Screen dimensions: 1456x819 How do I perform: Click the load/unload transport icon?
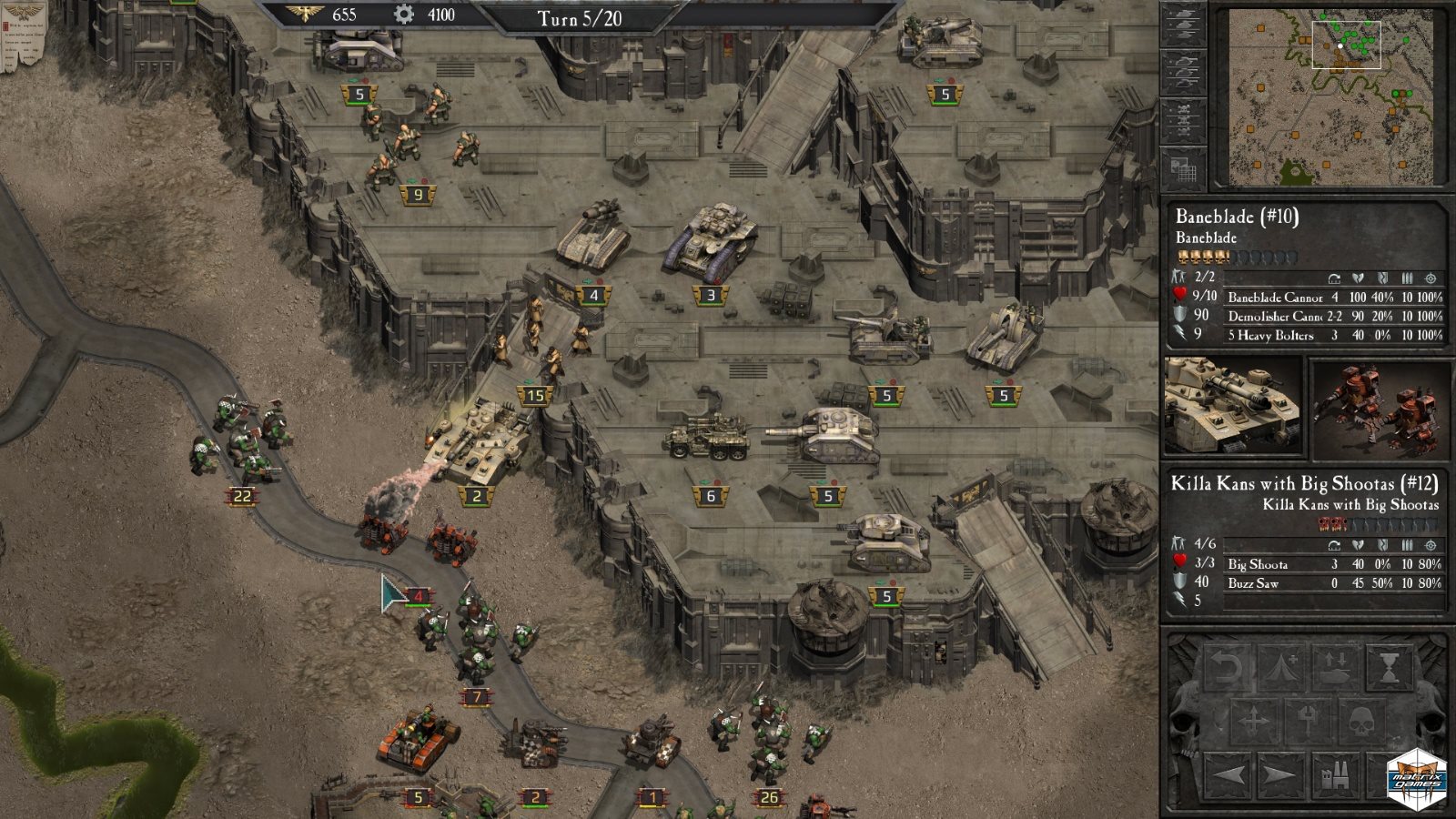click(1335, 666)
